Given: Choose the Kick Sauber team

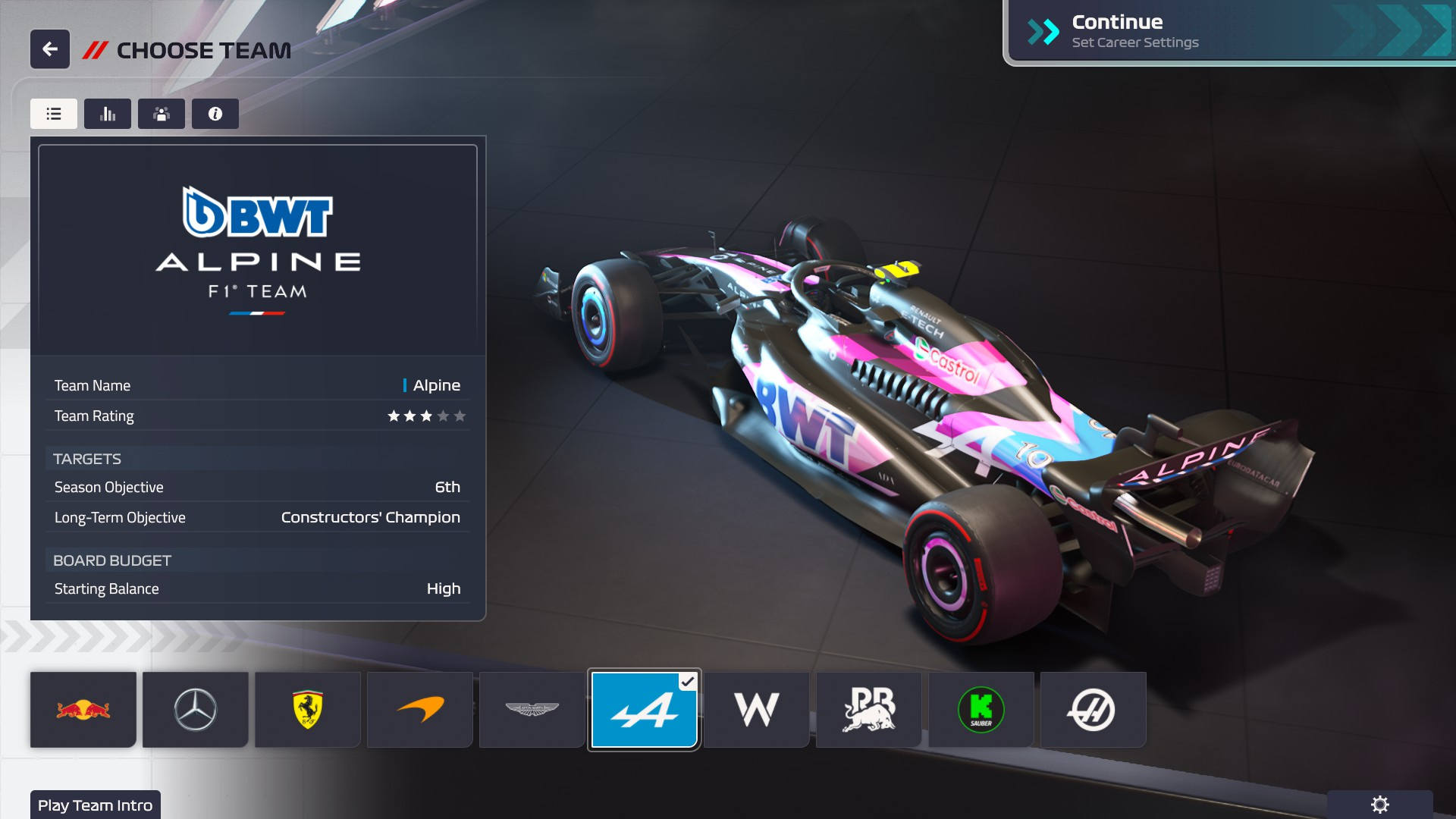Looking at the screenshot, I should click(x=981, y=709).
